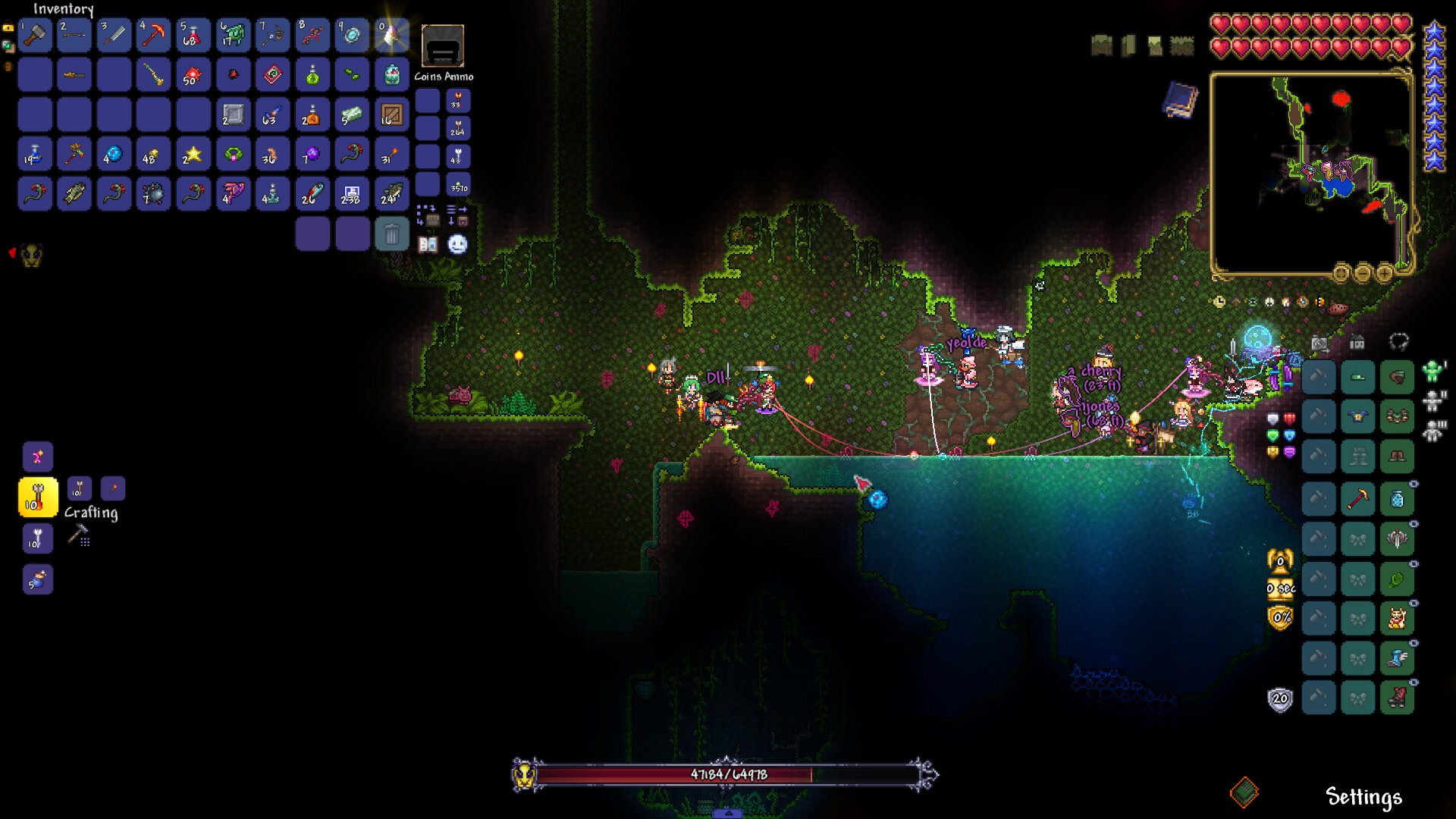Open the defender shield 20 defense icon
Screen dimensions: 1456x819
tap(1280, 699)
